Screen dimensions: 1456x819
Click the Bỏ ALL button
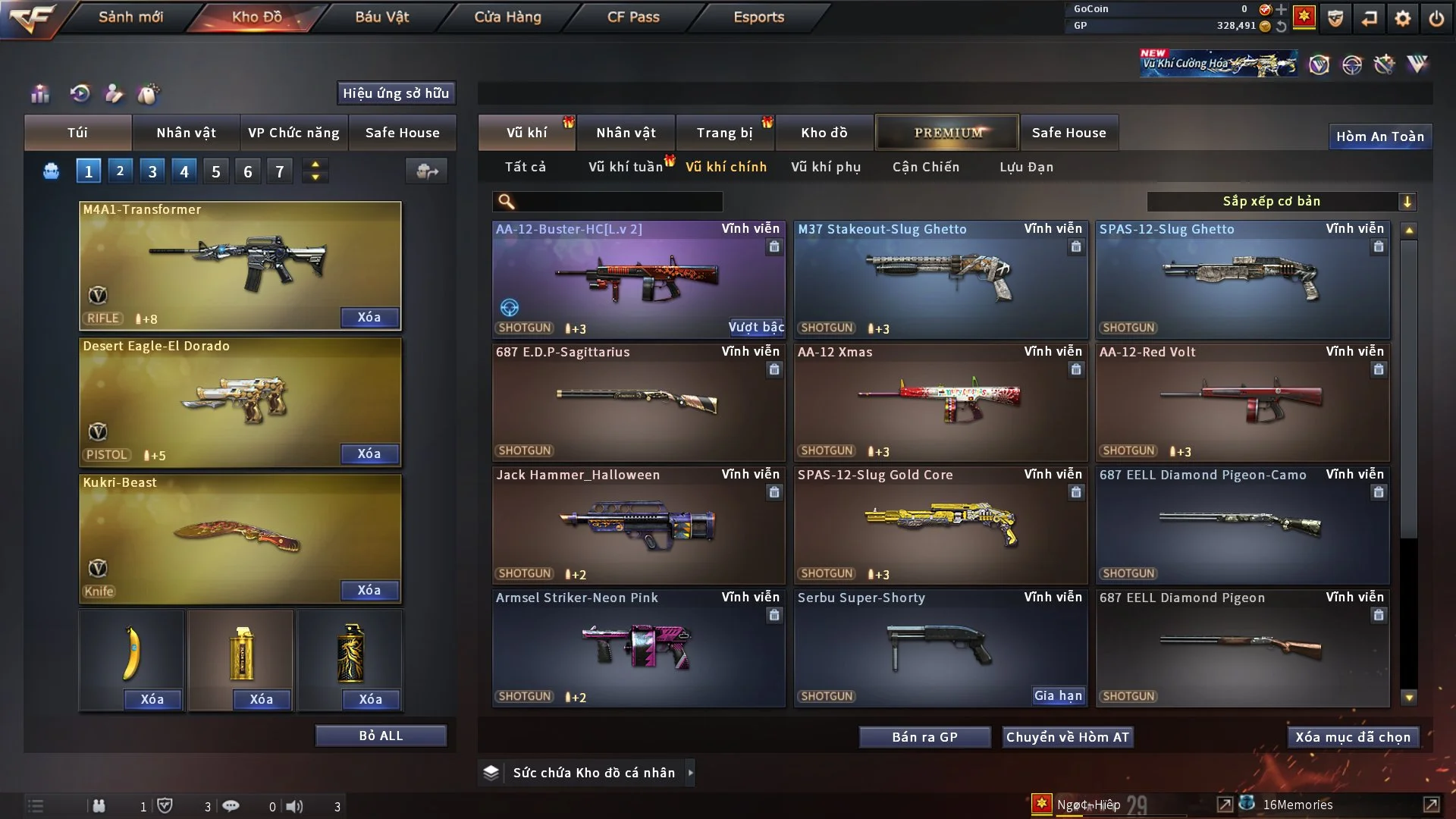pyautogui.click(x=381, y=736)
